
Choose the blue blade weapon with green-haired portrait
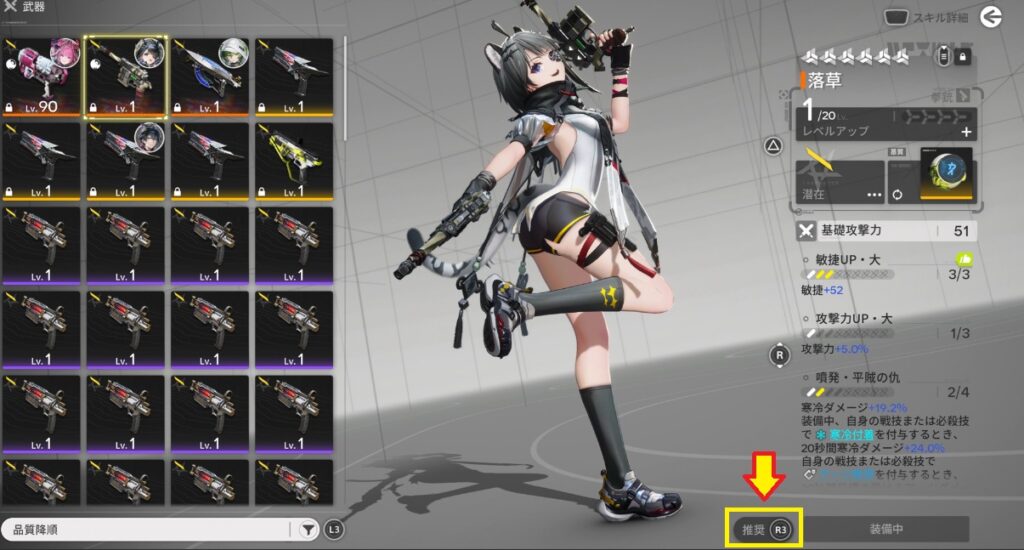click(210, 78)
